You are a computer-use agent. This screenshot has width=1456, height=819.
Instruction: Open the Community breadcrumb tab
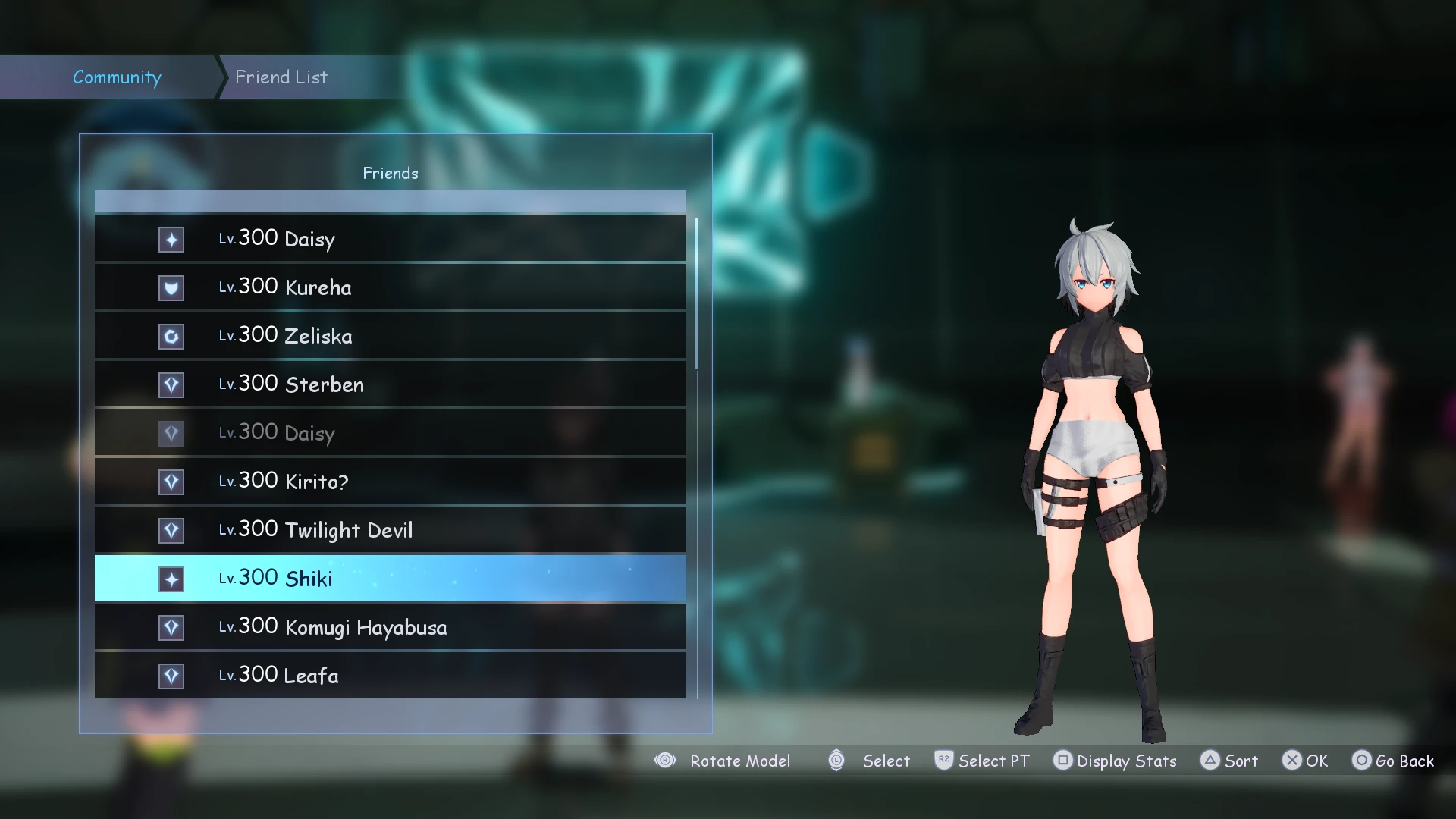(117, 77)
